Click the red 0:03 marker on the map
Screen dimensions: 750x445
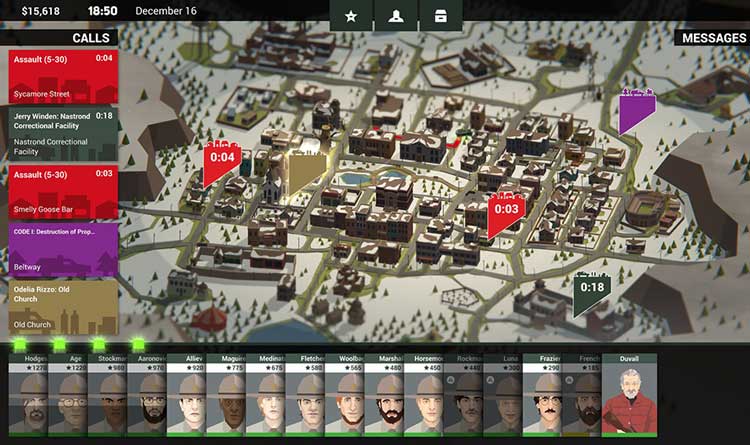[x=506, y=210]
